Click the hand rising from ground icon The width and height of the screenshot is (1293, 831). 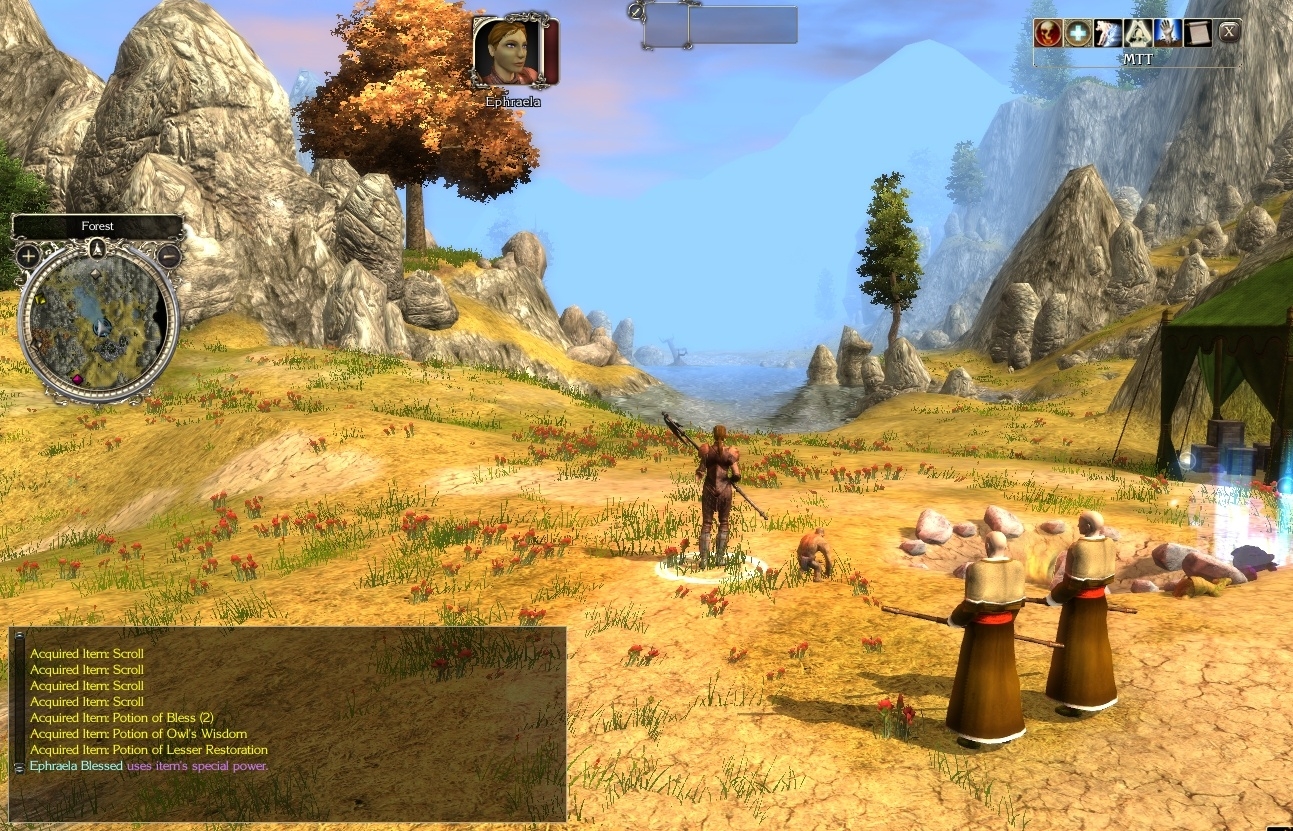tap(1168, 33)
